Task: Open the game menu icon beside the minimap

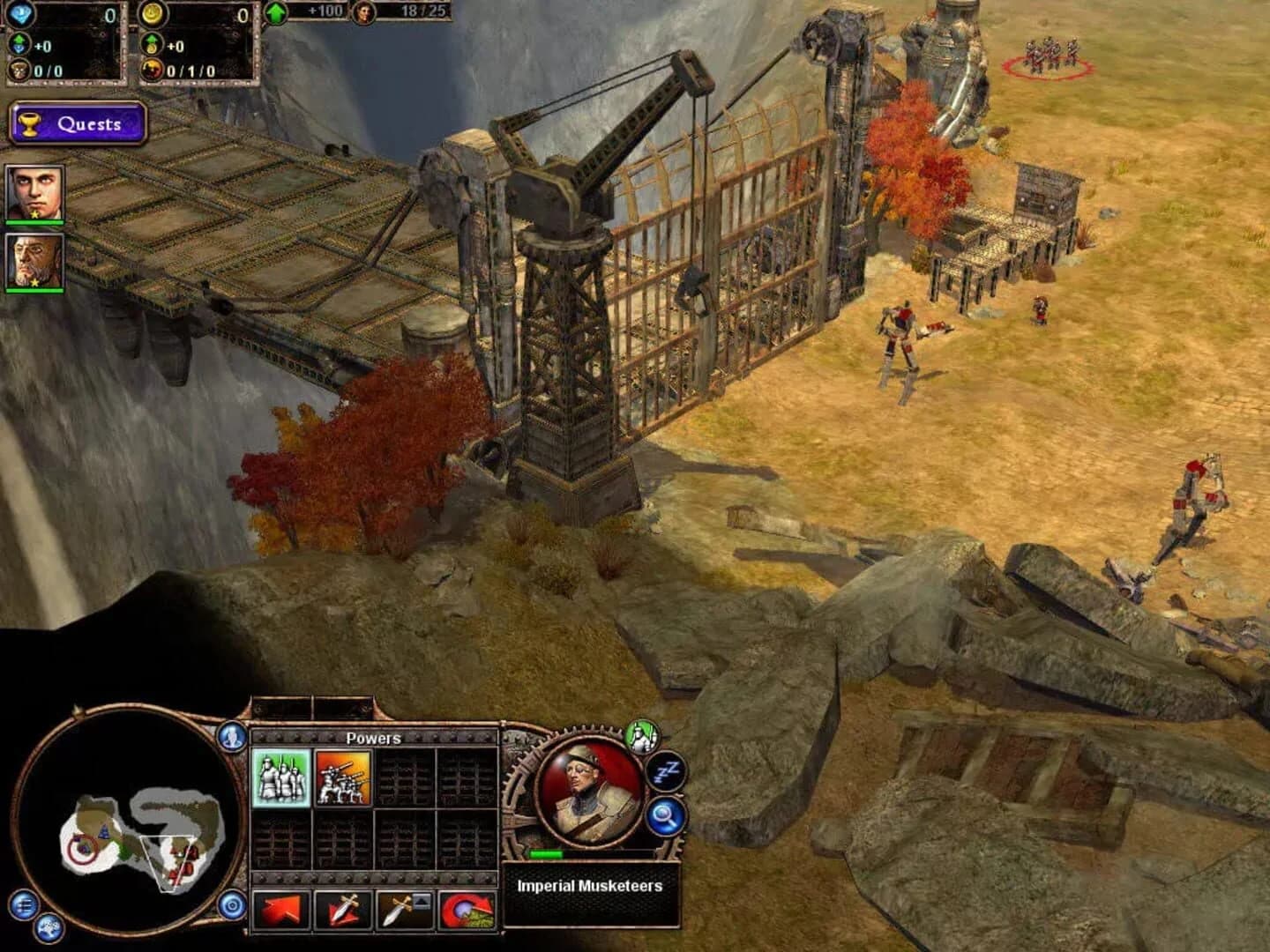Action: pyautogui.click(x=24, y=905)
